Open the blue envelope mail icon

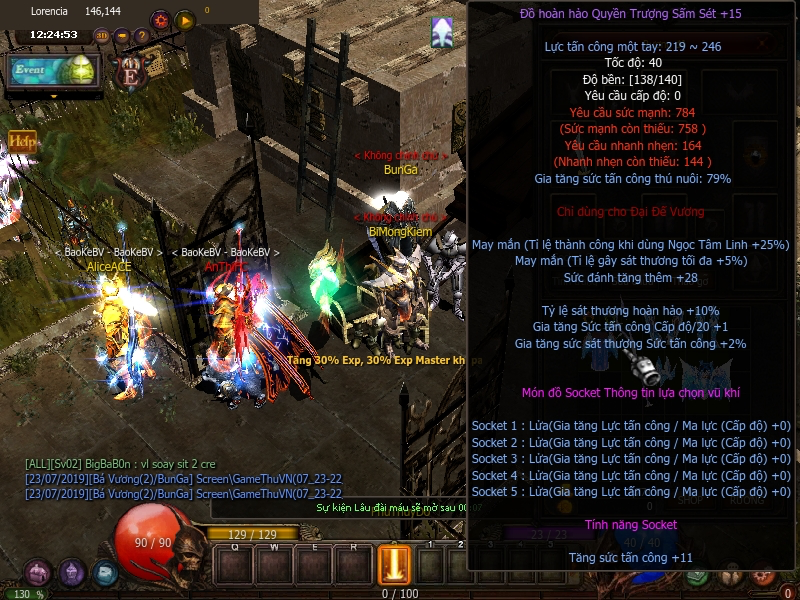pyautogui.click(x=105, y=573)
